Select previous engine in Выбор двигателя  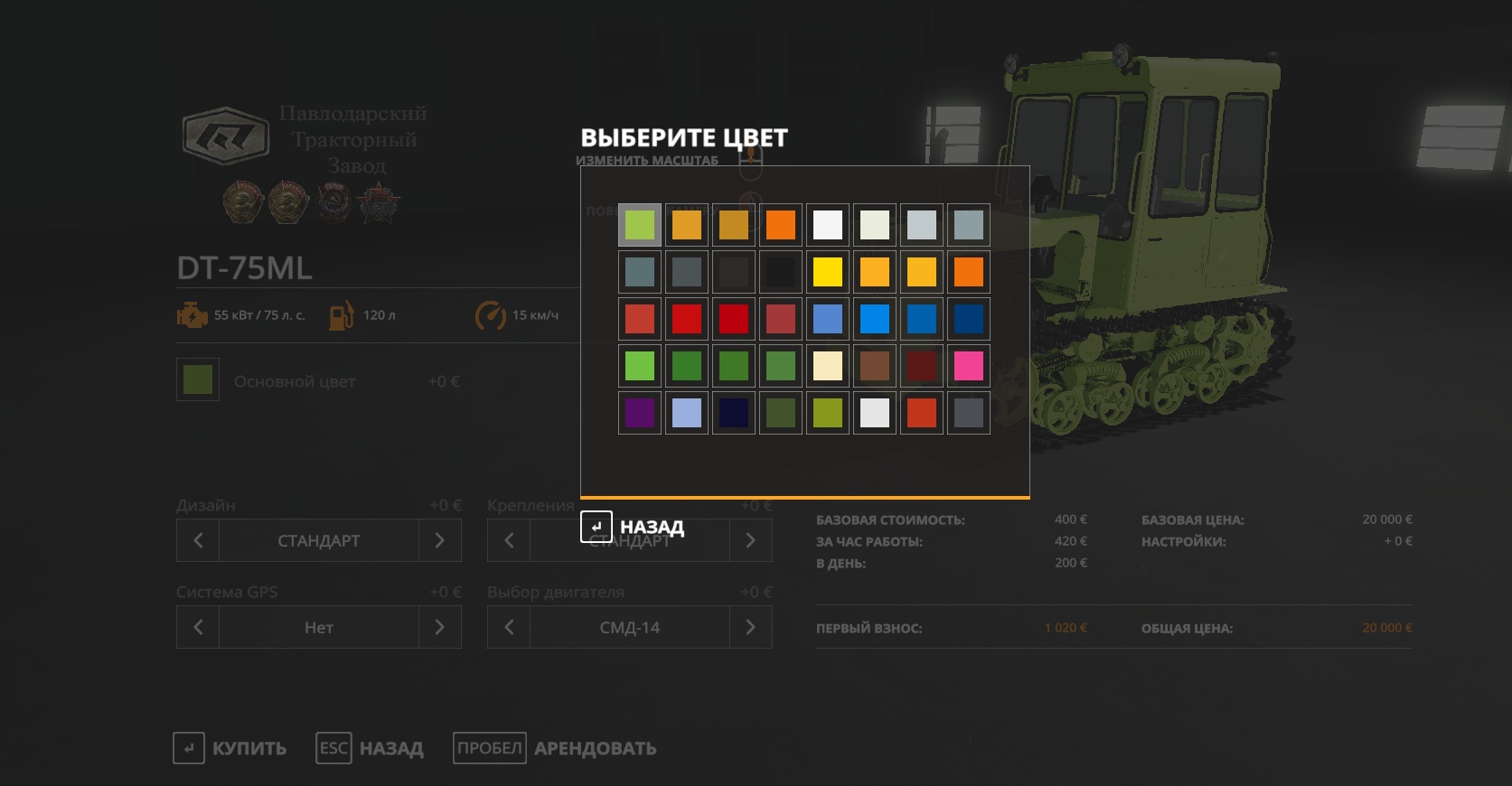[509, 627]
